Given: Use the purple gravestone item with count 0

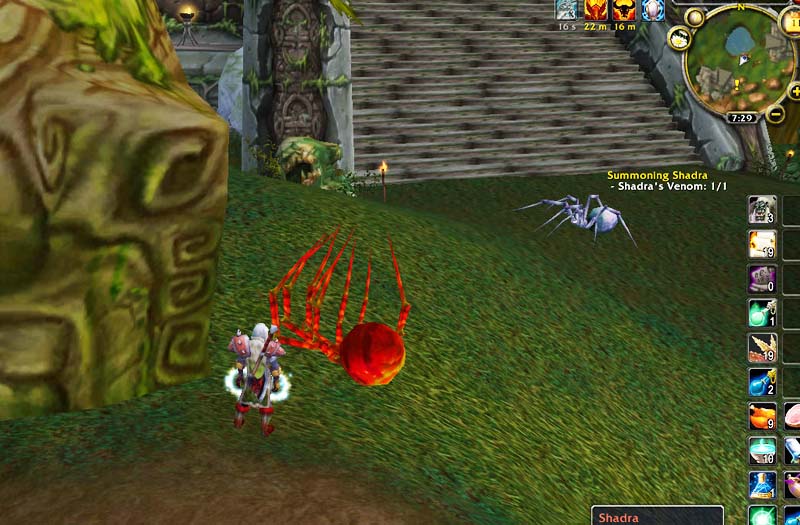Looking at the screenshot, I should coord(762,278).
